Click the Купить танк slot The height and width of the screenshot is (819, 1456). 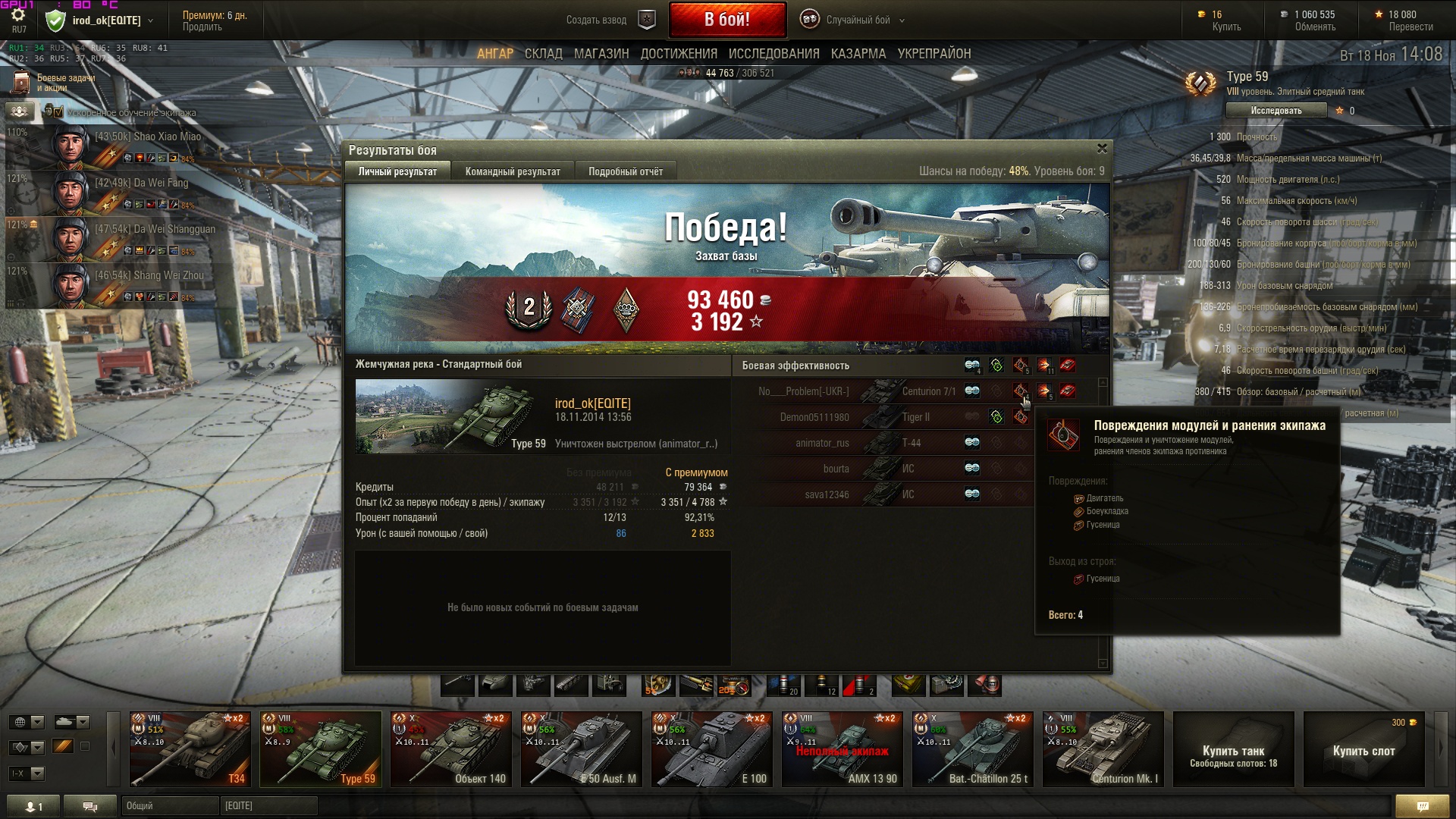tap(1233, 751)
